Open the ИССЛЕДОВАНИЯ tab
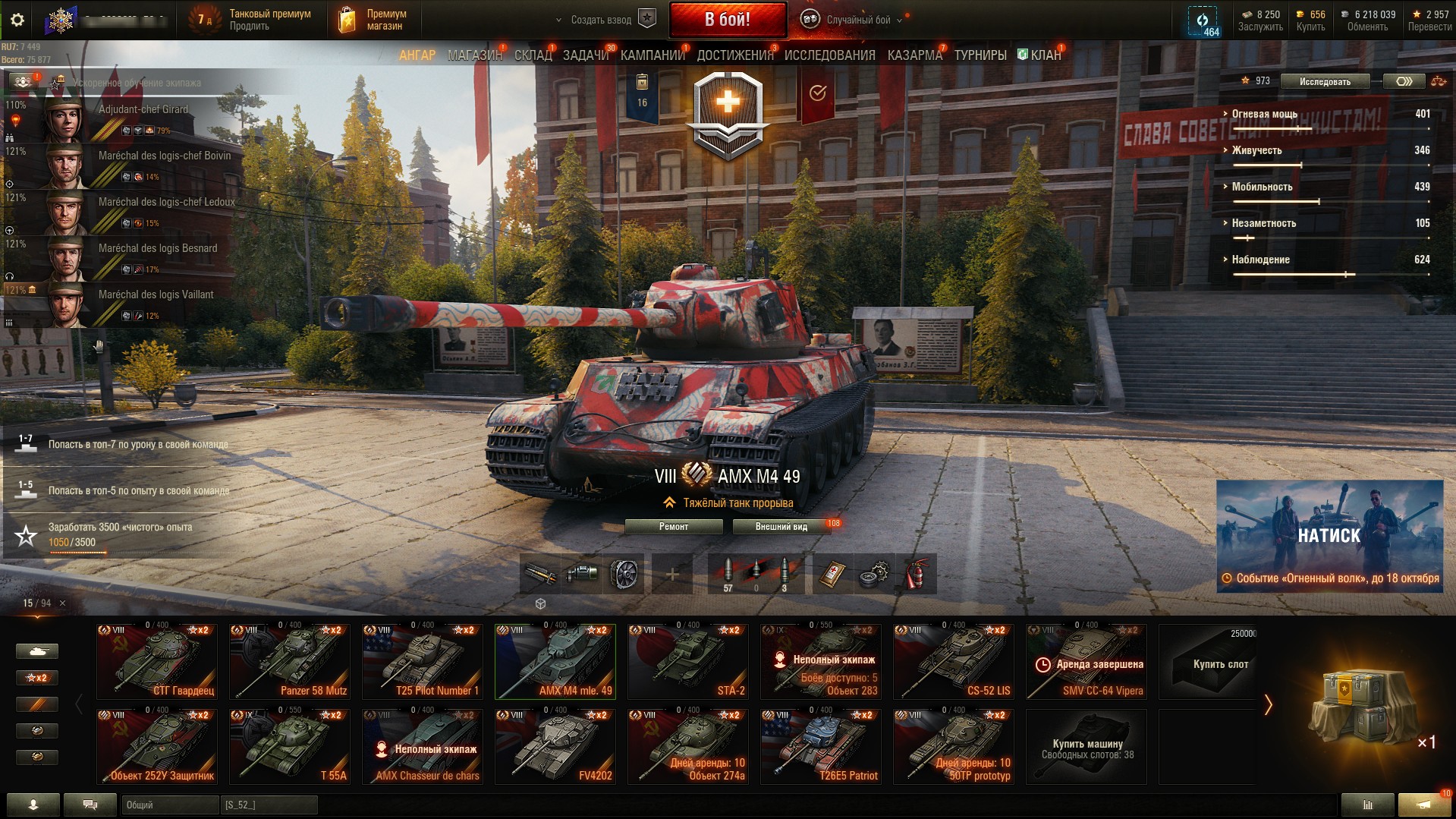Image resolution: width=1456 pixels, height=819 pixels. pyautogui.click(x=829, y=55)
